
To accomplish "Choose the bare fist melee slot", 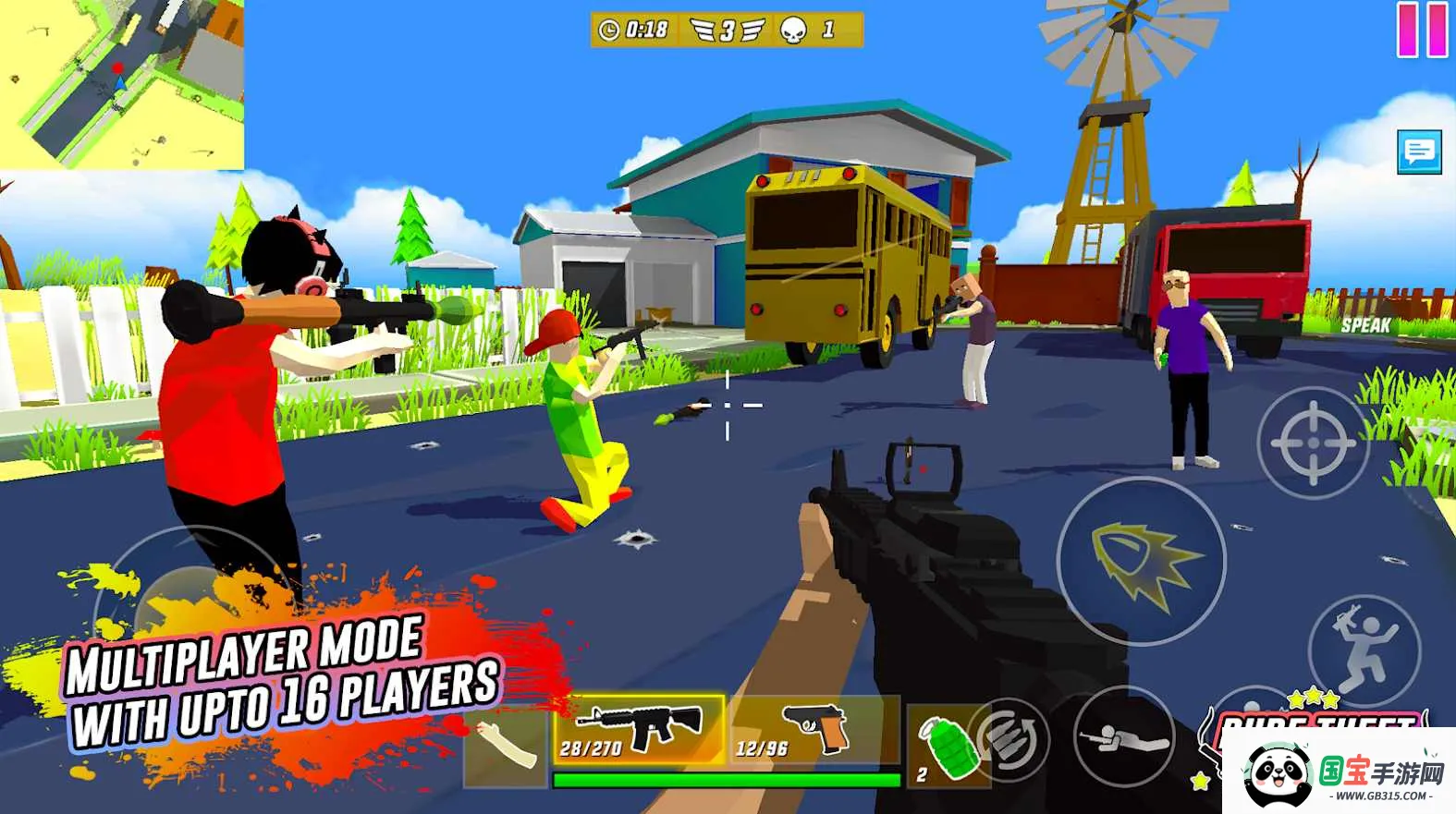I will [506, 747].
